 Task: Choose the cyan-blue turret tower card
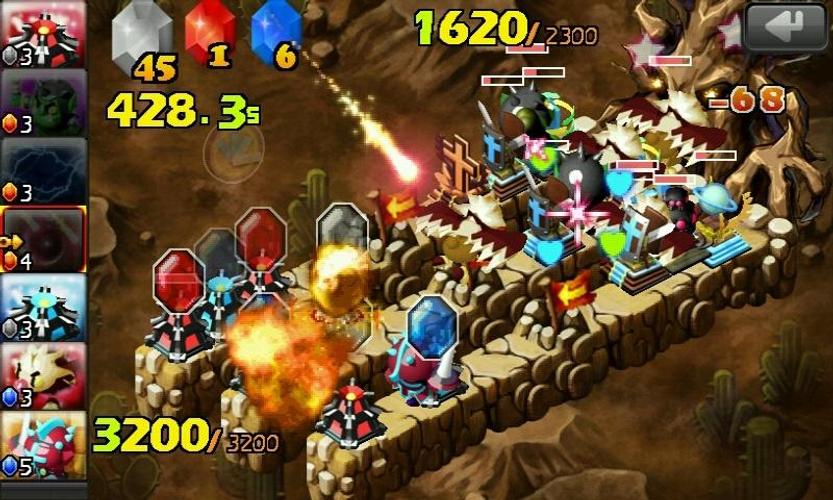pos(43,306)
